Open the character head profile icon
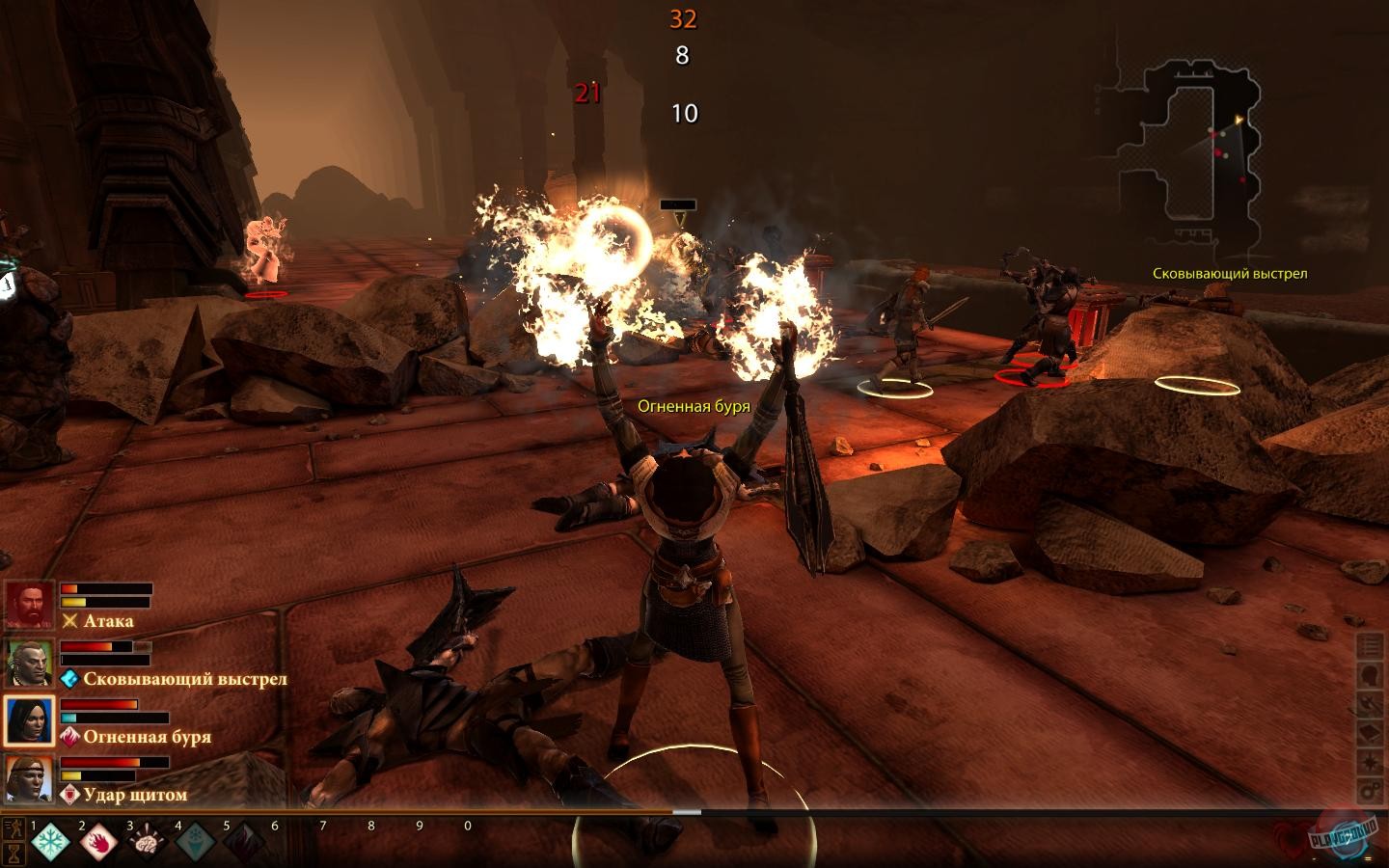Image resolution: width=1389 pixels, height=868 pixels. pyautogui.click(x=1371, y=675)
